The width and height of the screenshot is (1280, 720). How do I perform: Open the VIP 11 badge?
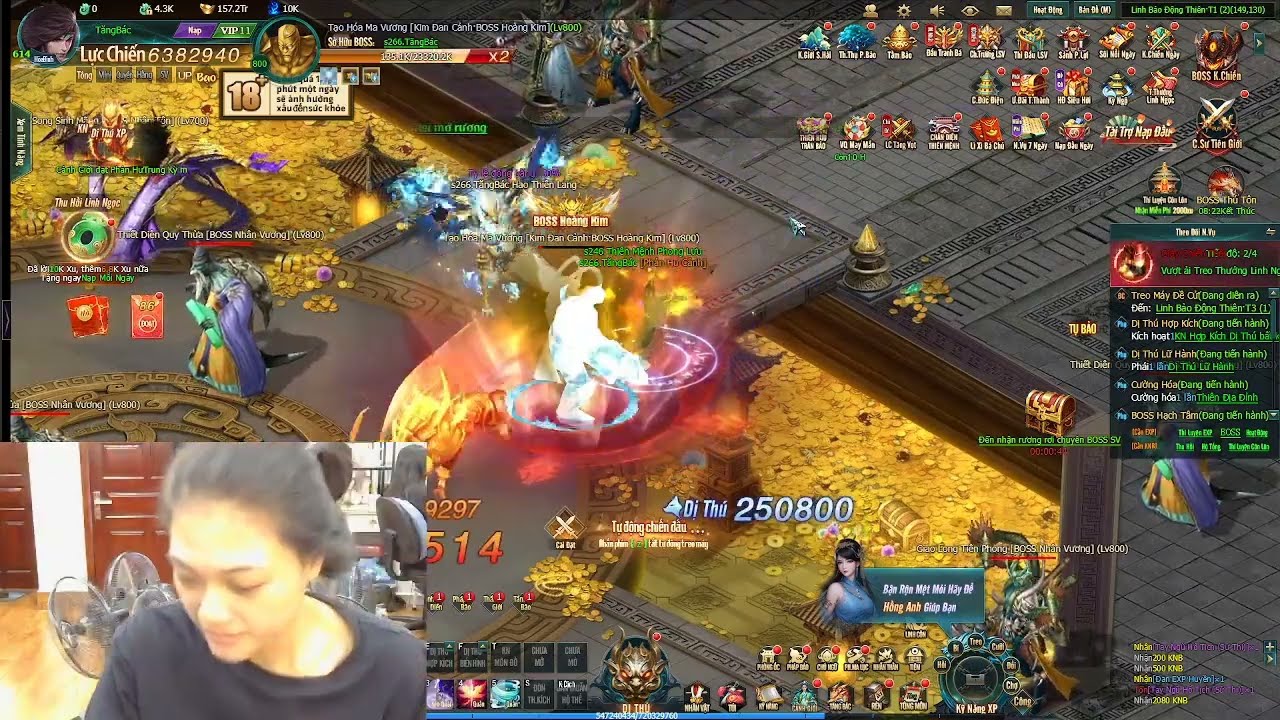tap(236, 31)
